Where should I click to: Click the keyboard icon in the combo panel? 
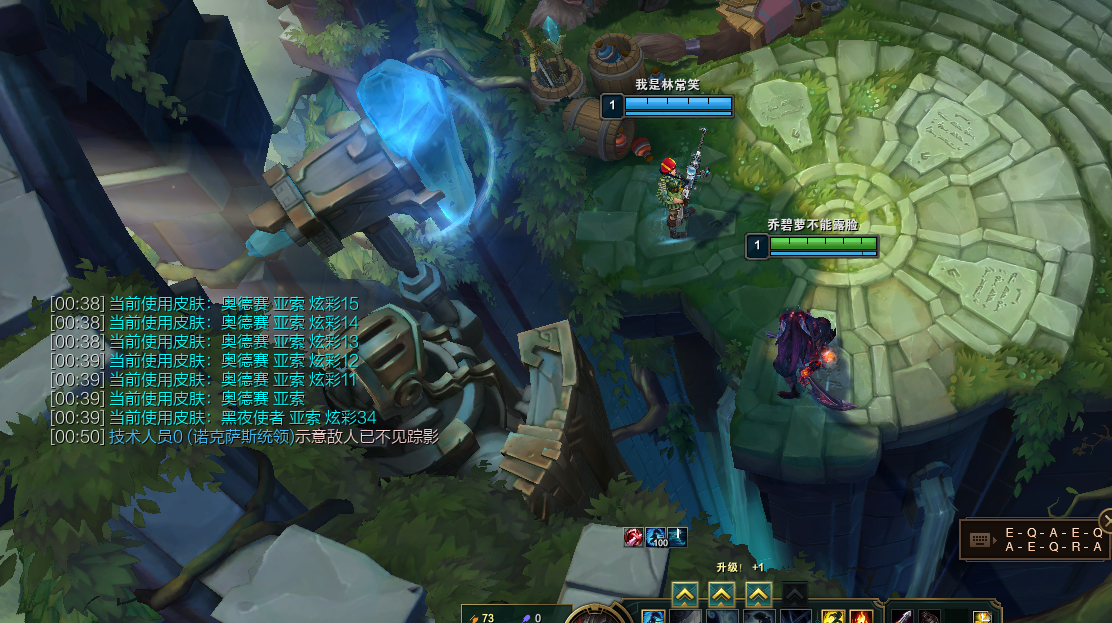pyautogui.click(x=980, y=540)
